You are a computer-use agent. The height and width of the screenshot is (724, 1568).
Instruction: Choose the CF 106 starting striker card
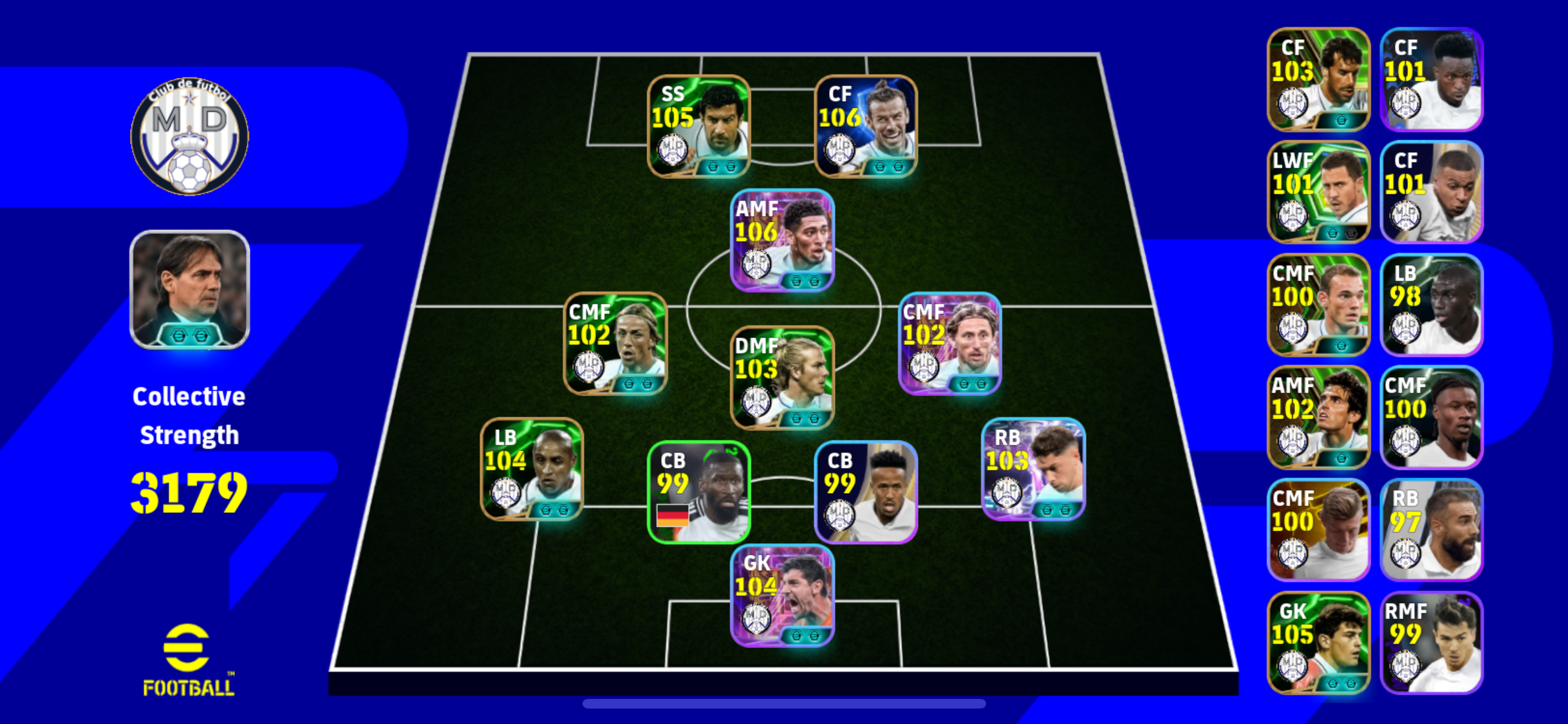click(x=866, y=127)
